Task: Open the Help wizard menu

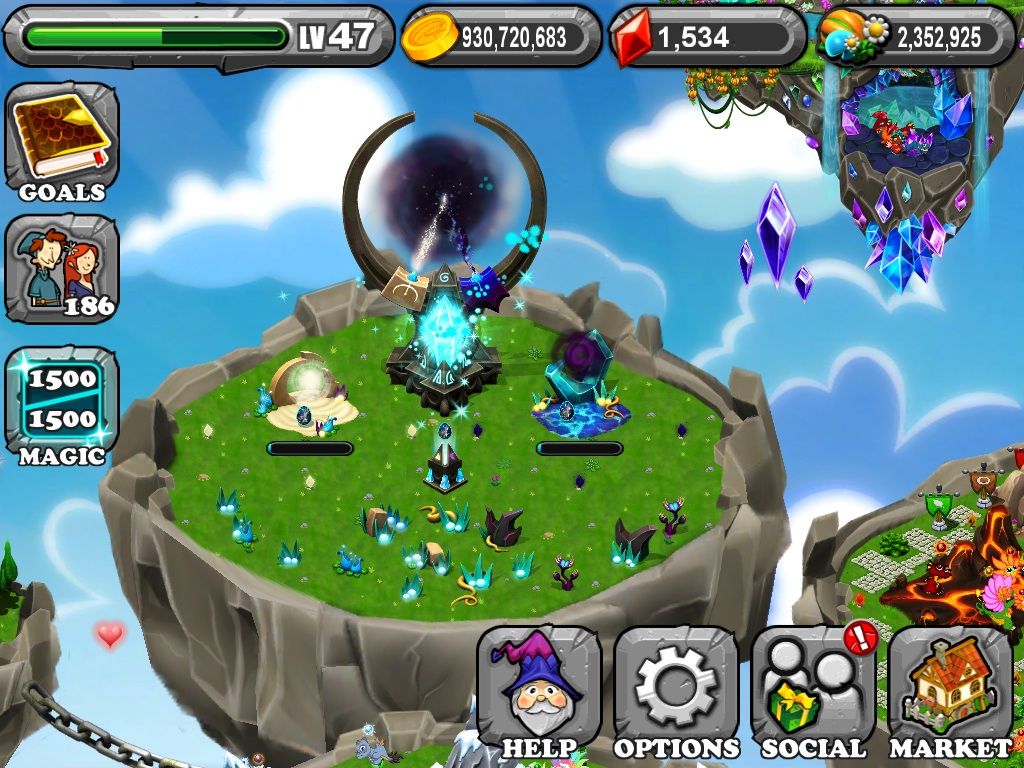Action: [x=539, y=692]
